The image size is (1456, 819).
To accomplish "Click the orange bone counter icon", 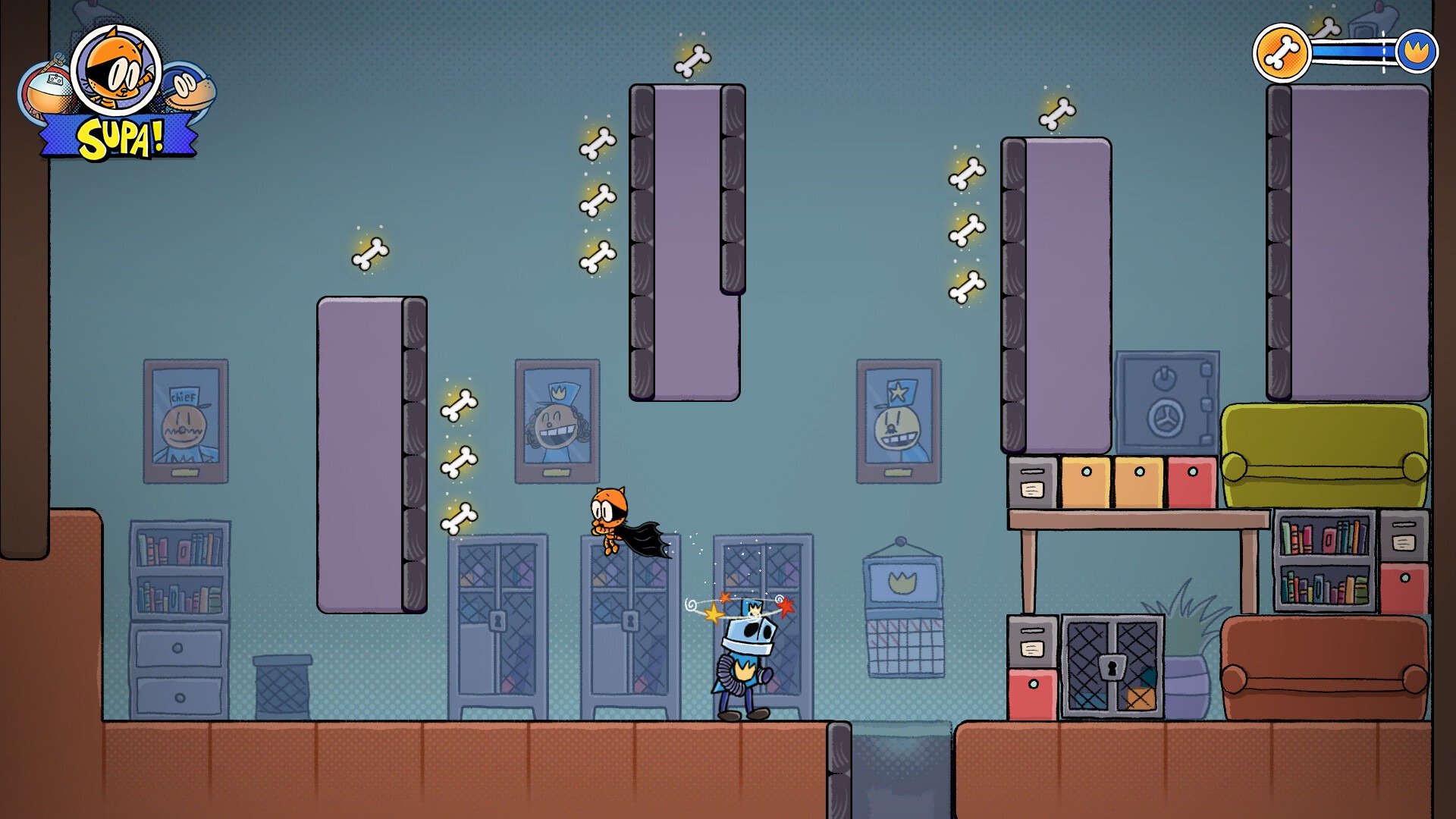I will coord(1282,53).
